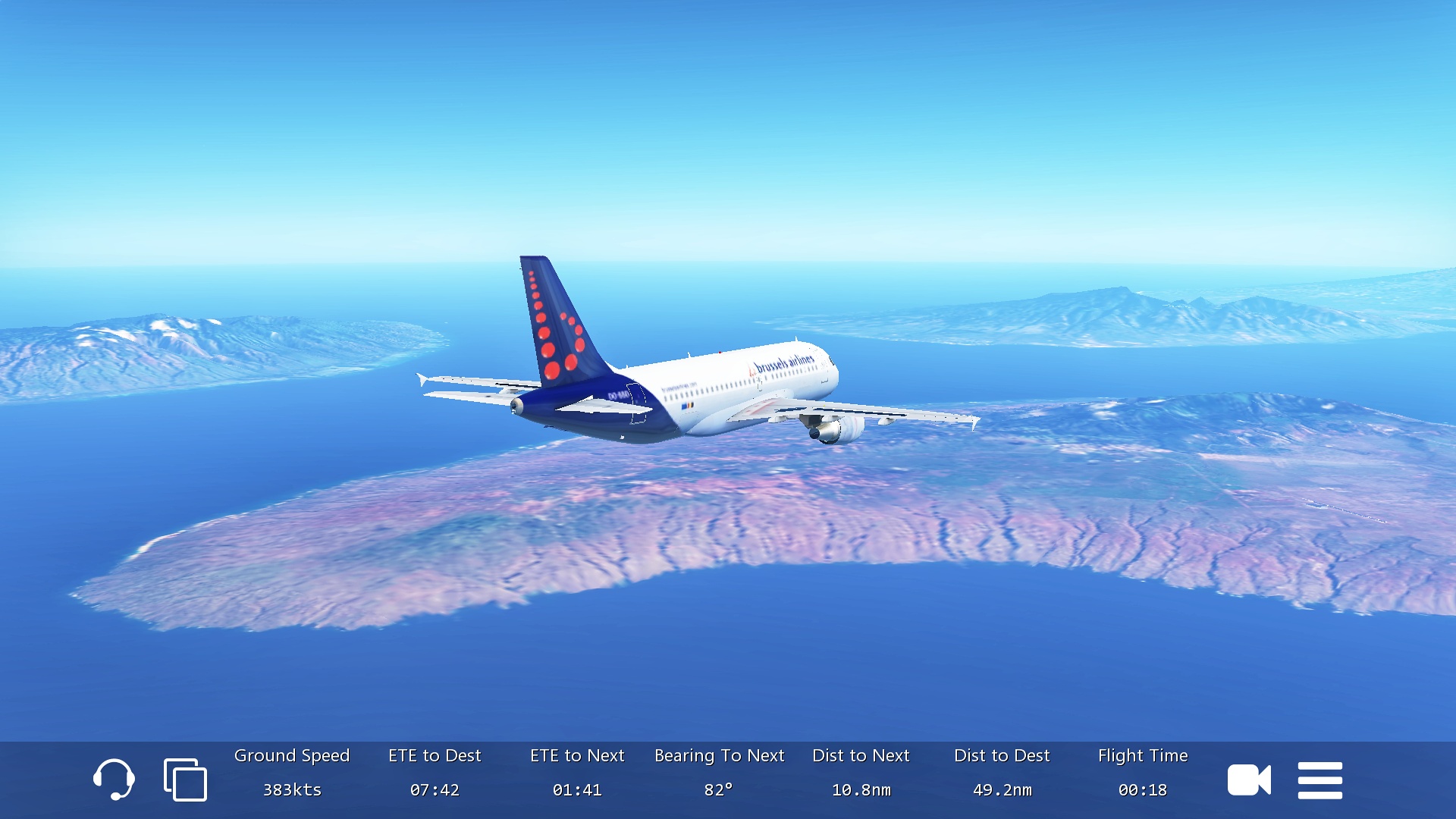The height and width of the screenshot is (819, 1456).
Task: Select the Bearing To Next field
Action: point(719,773)
